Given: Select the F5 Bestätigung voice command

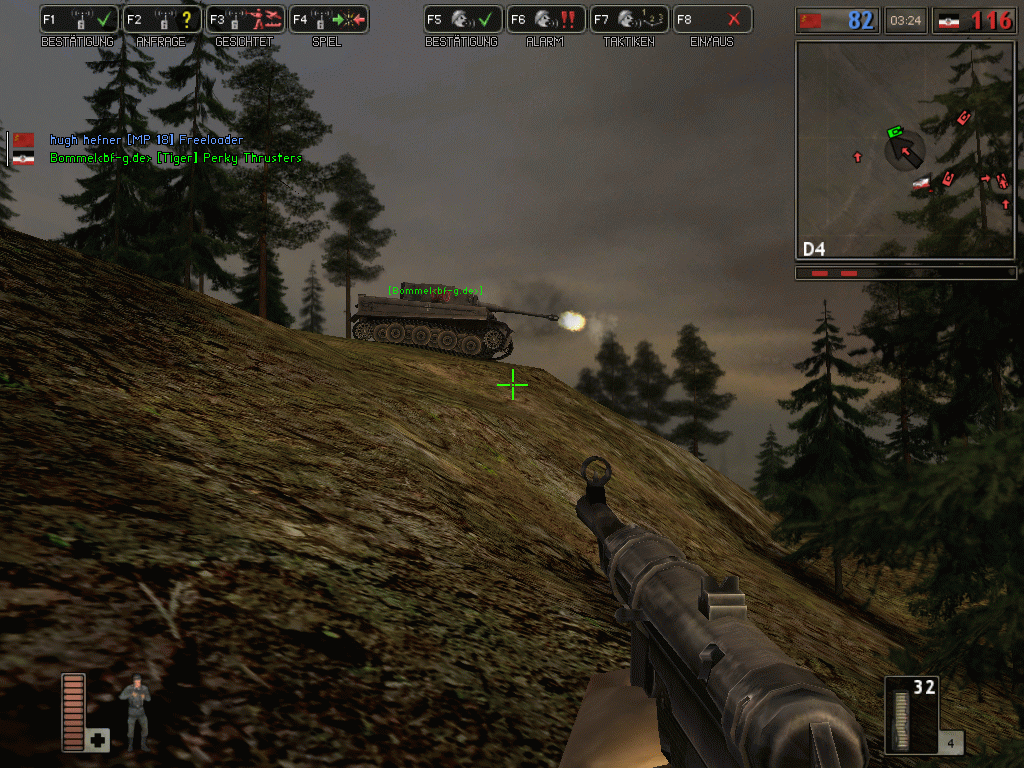Looking at the screenshot, I should click(461, 19).
